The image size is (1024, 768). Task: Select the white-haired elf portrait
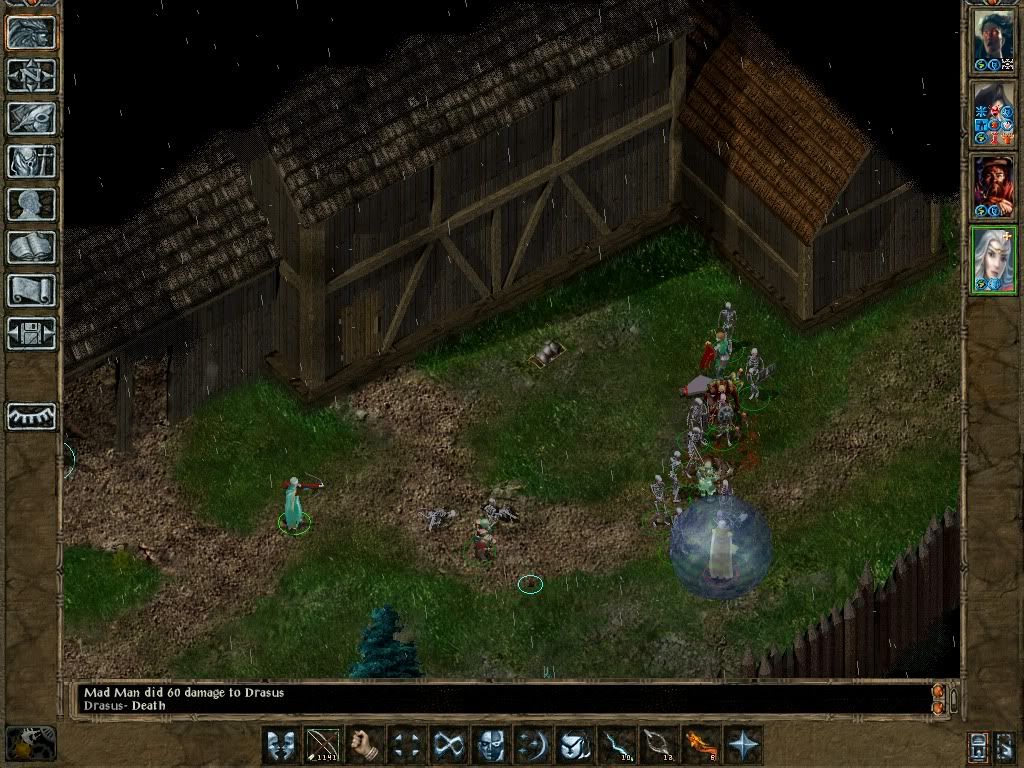pos(993,259)
